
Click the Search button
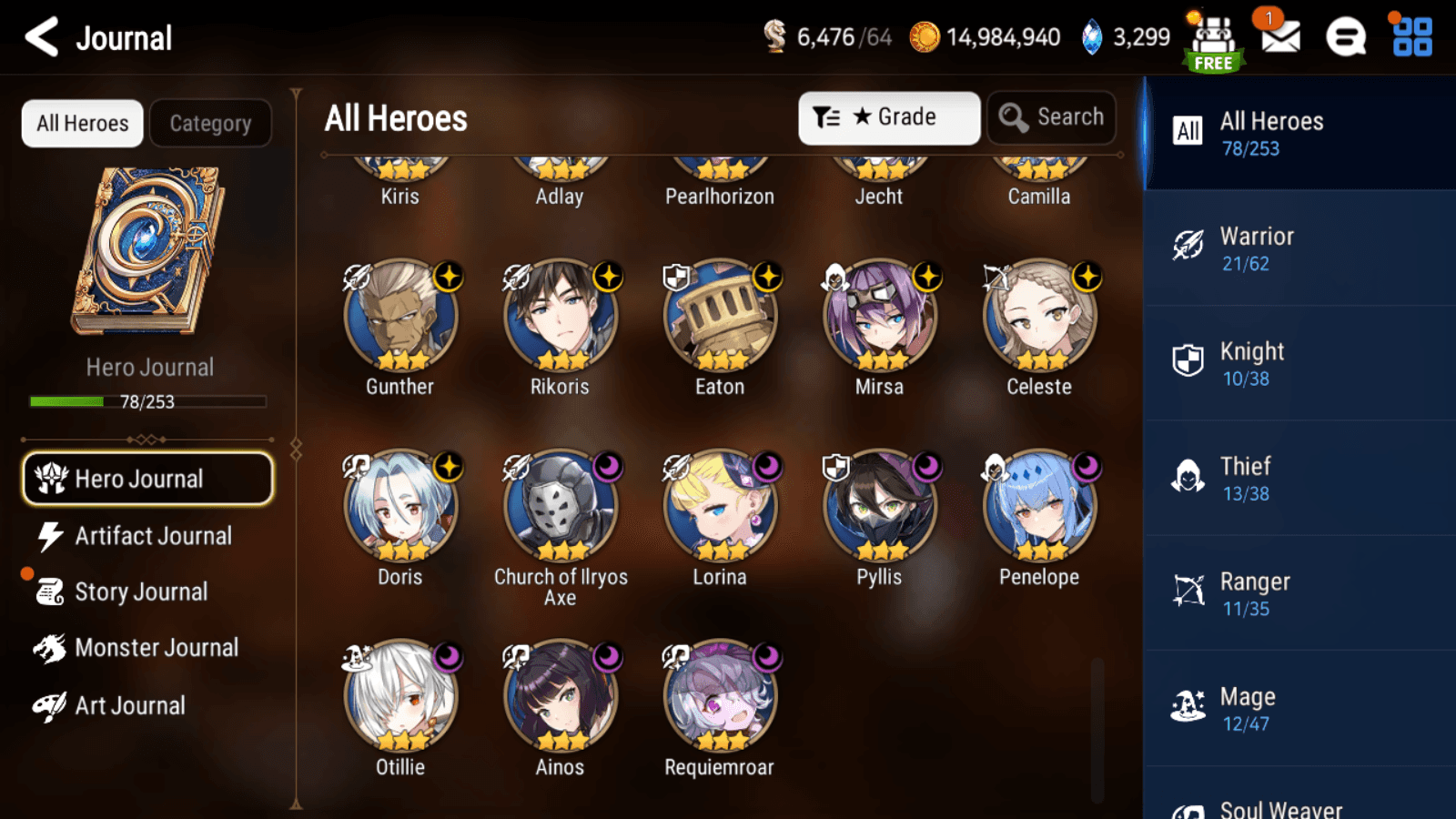click(1051, 116)
